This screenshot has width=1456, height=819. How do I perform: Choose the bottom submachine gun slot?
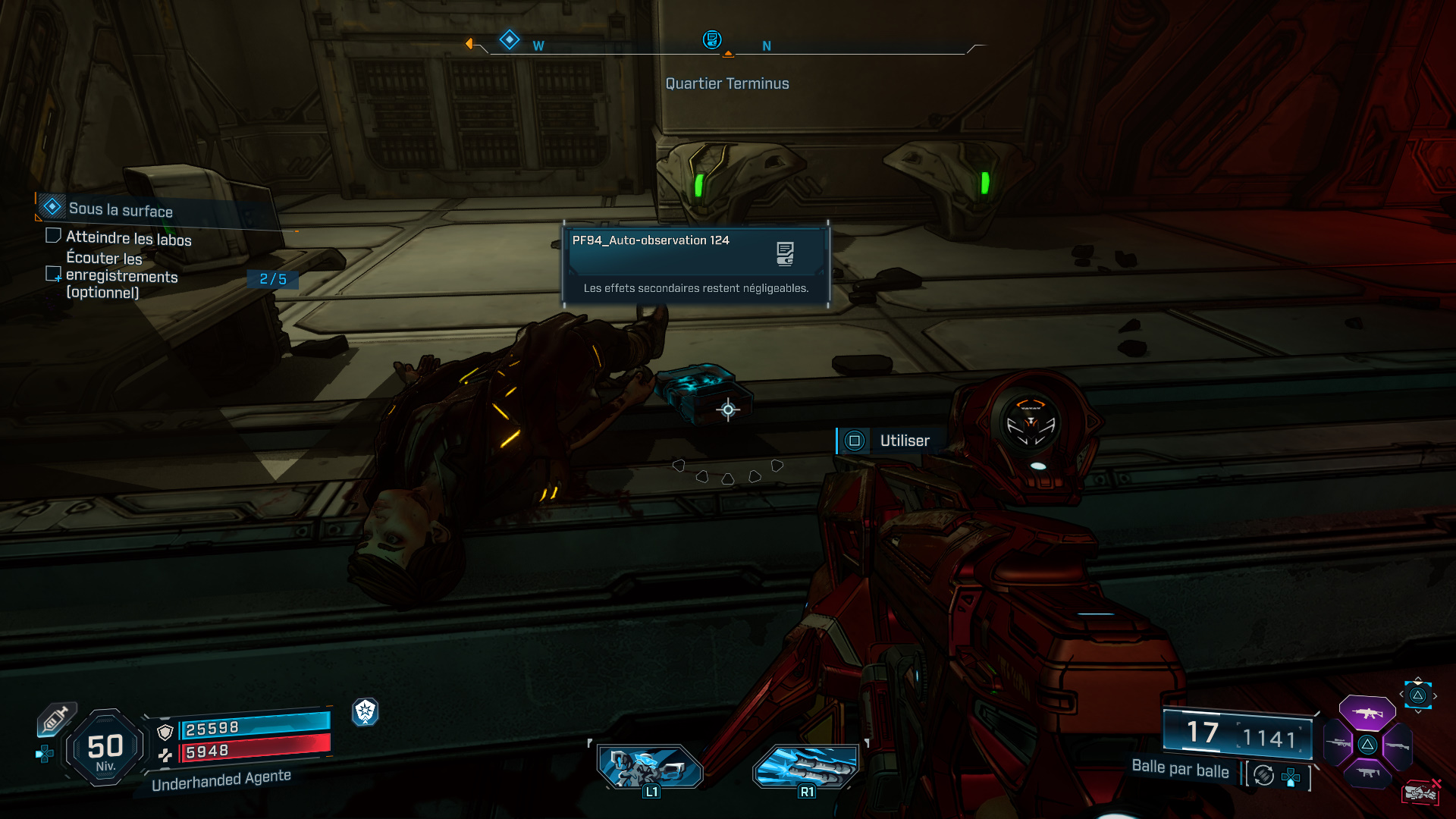click(1367, 773)
